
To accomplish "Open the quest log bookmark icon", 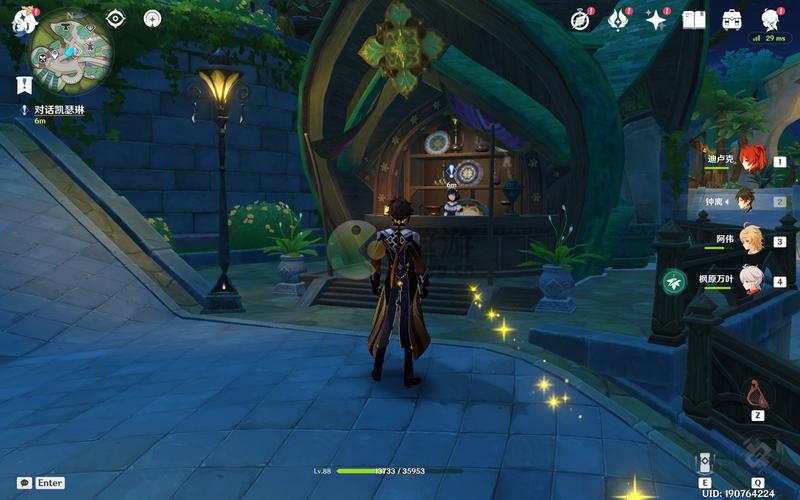I will pos(24,85).
